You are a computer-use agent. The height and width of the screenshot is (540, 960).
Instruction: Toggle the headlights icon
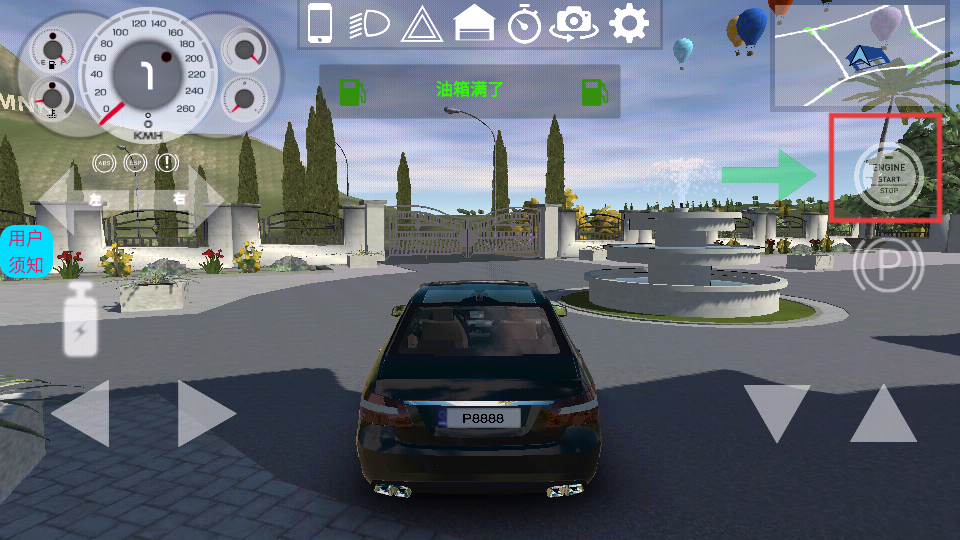coord(369,24)
